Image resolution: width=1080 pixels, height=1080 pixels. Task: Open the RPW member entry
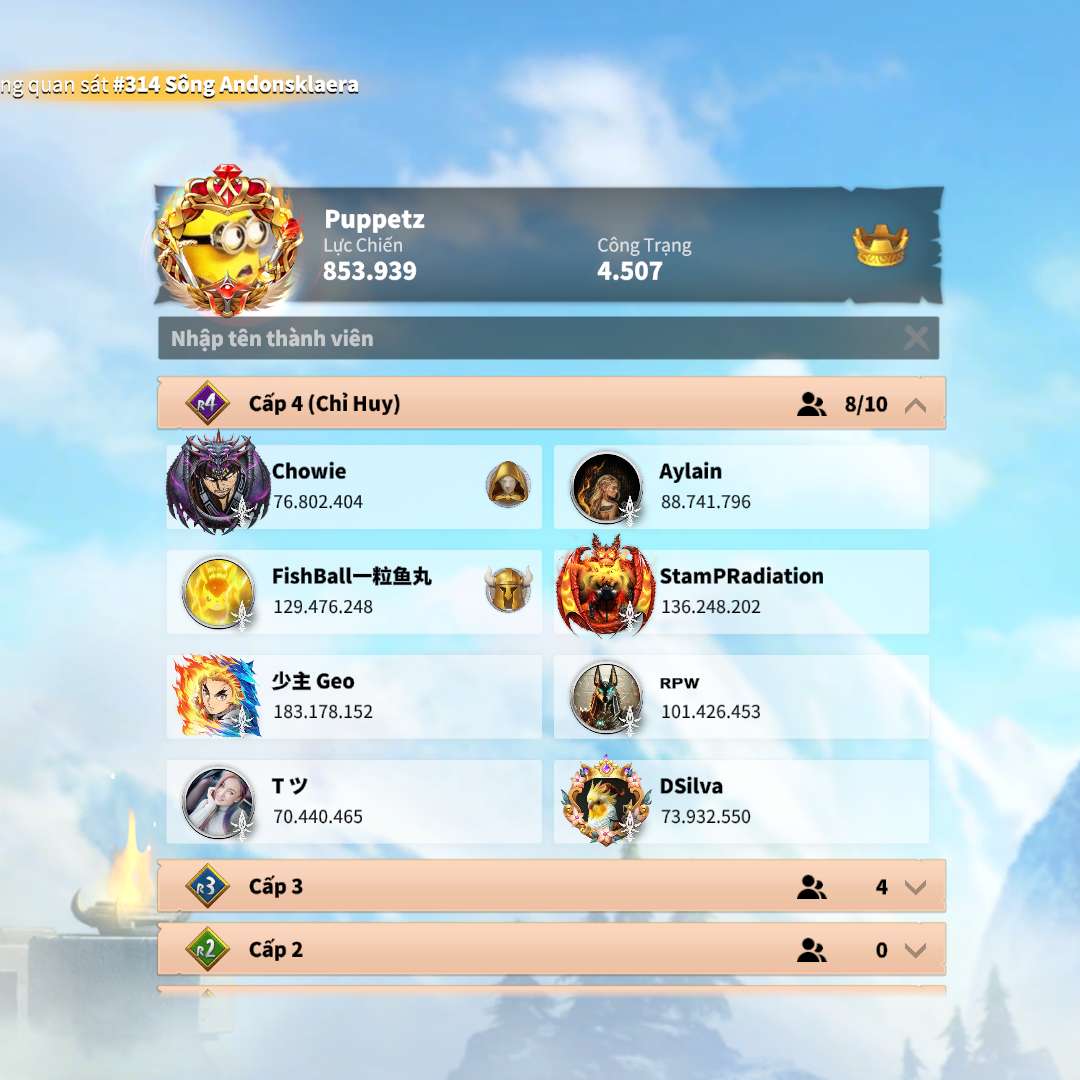pos(741,697)
